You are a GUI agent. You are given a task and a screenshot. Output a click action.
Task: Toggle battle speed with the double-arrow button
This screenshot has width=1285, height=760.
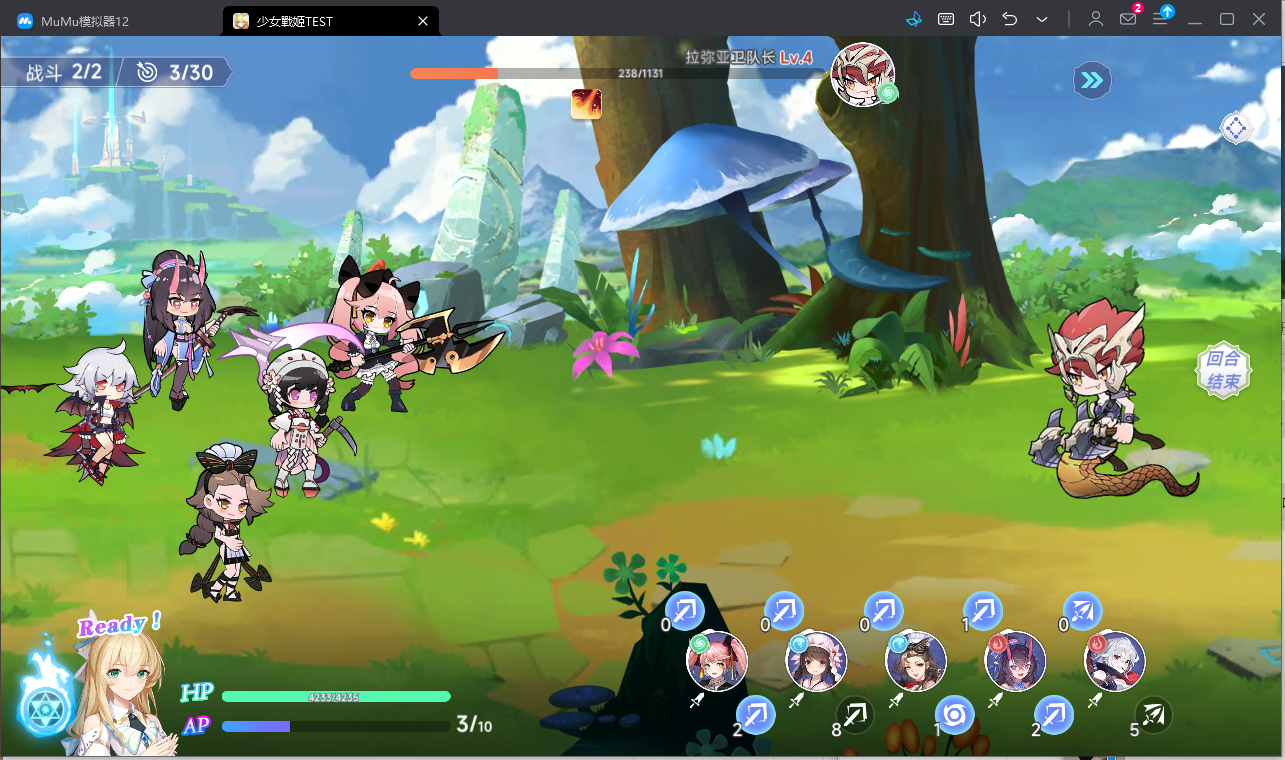[x=1092, y=80]
